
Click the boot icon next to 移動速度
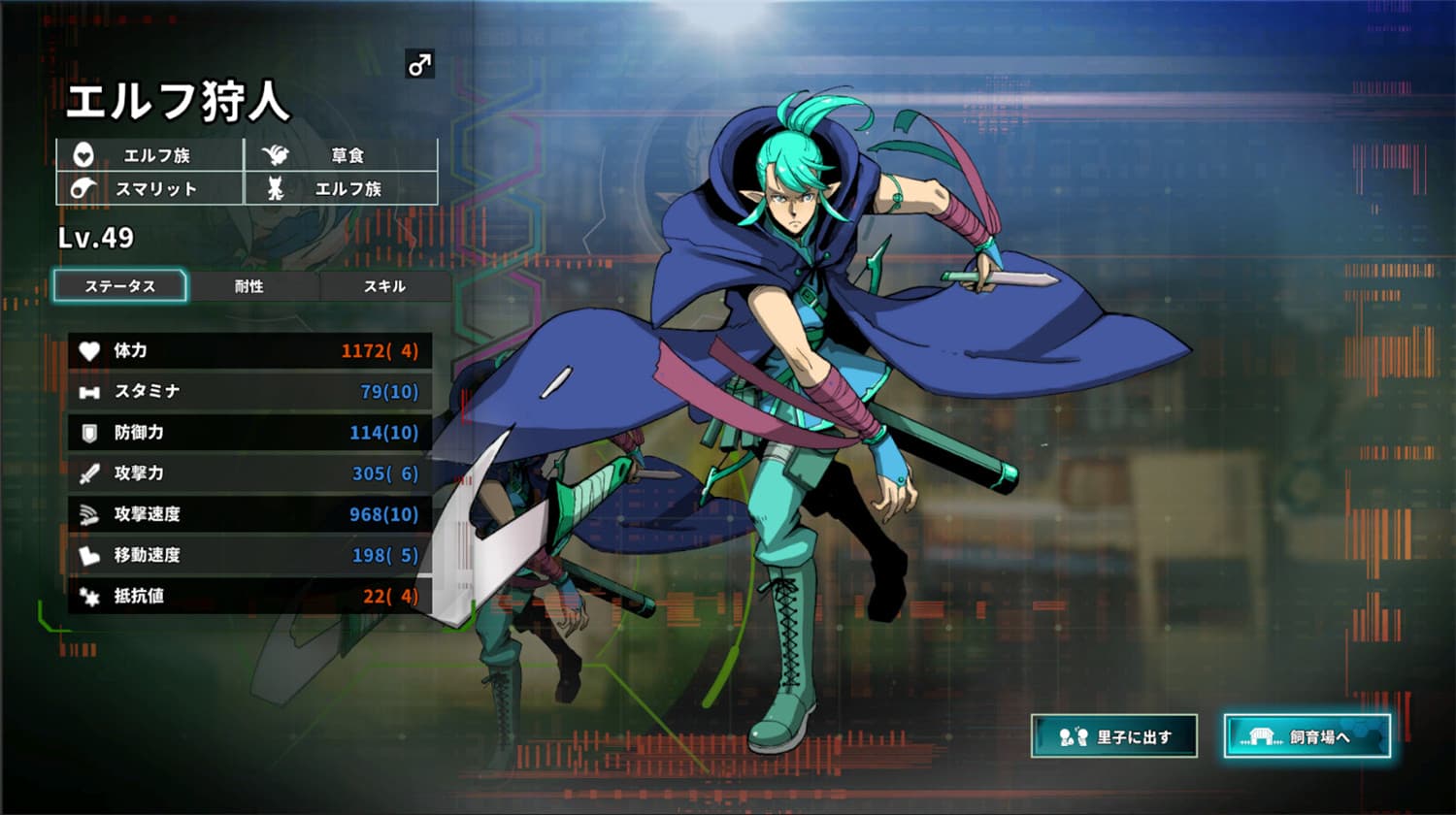(87, 556)
